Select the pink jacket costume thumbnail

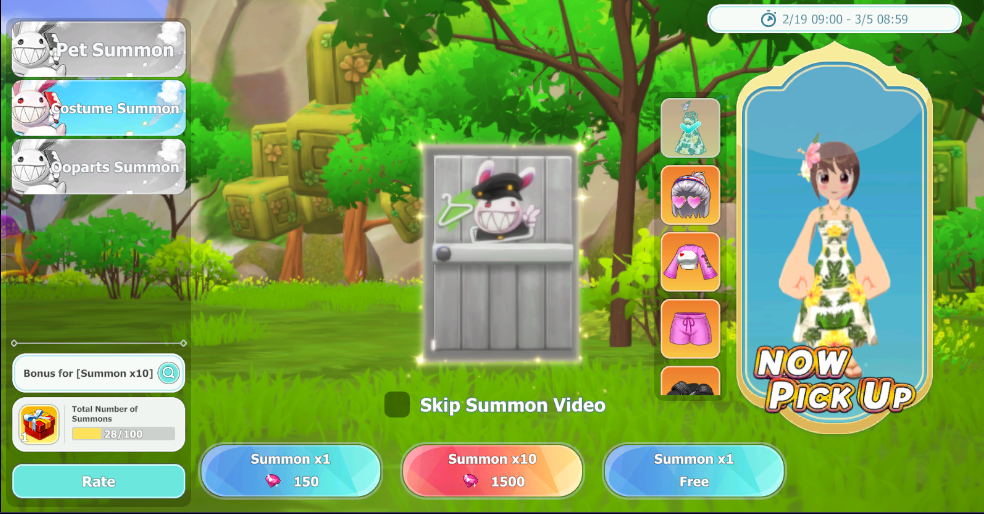(690, 262)
